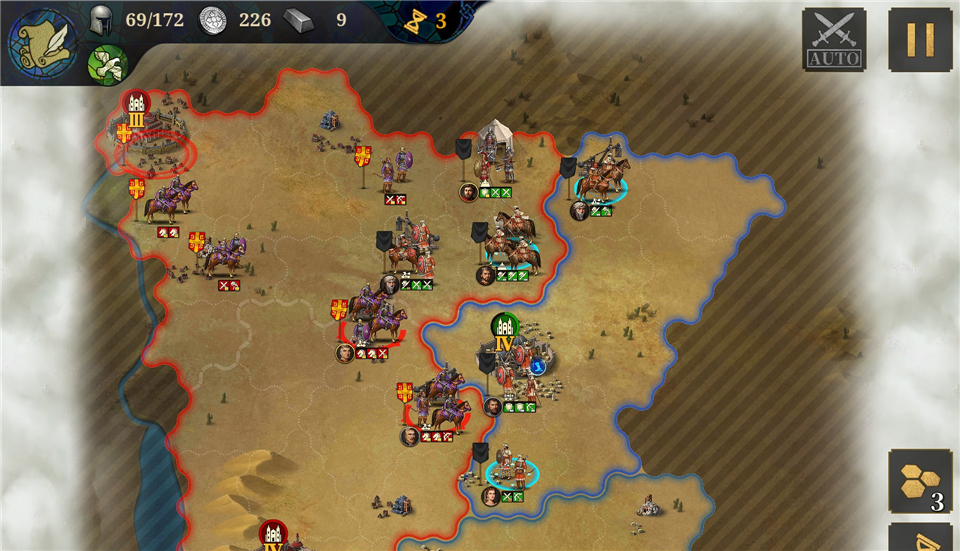Screen dimensions: 960x551
Task: Click the green dove emblem icon
Action: click(x=106, y=65)
